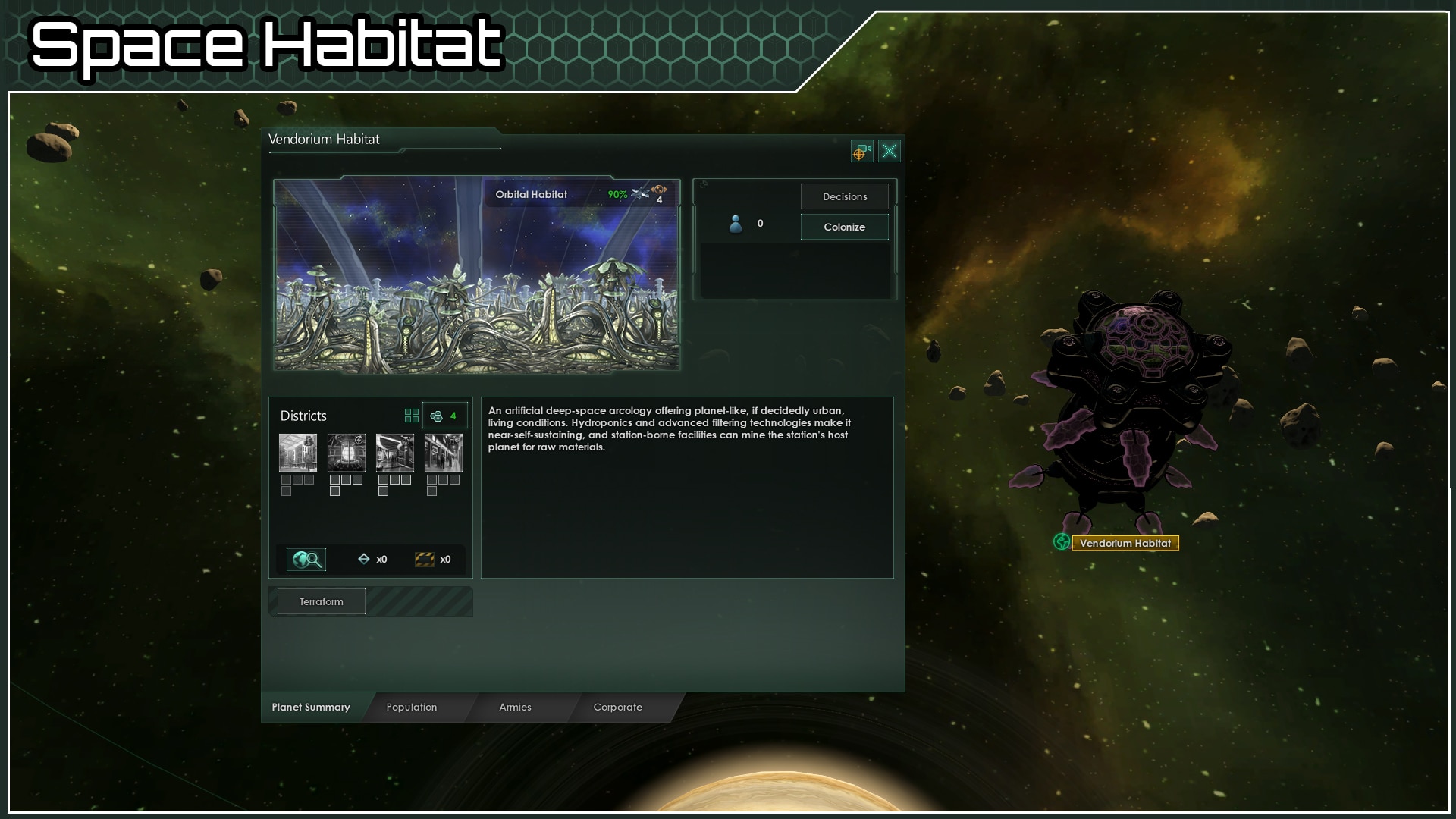Open the planet magnifier survey button
The height and width of the screenshot is (819, 1456).
point(306,560)
